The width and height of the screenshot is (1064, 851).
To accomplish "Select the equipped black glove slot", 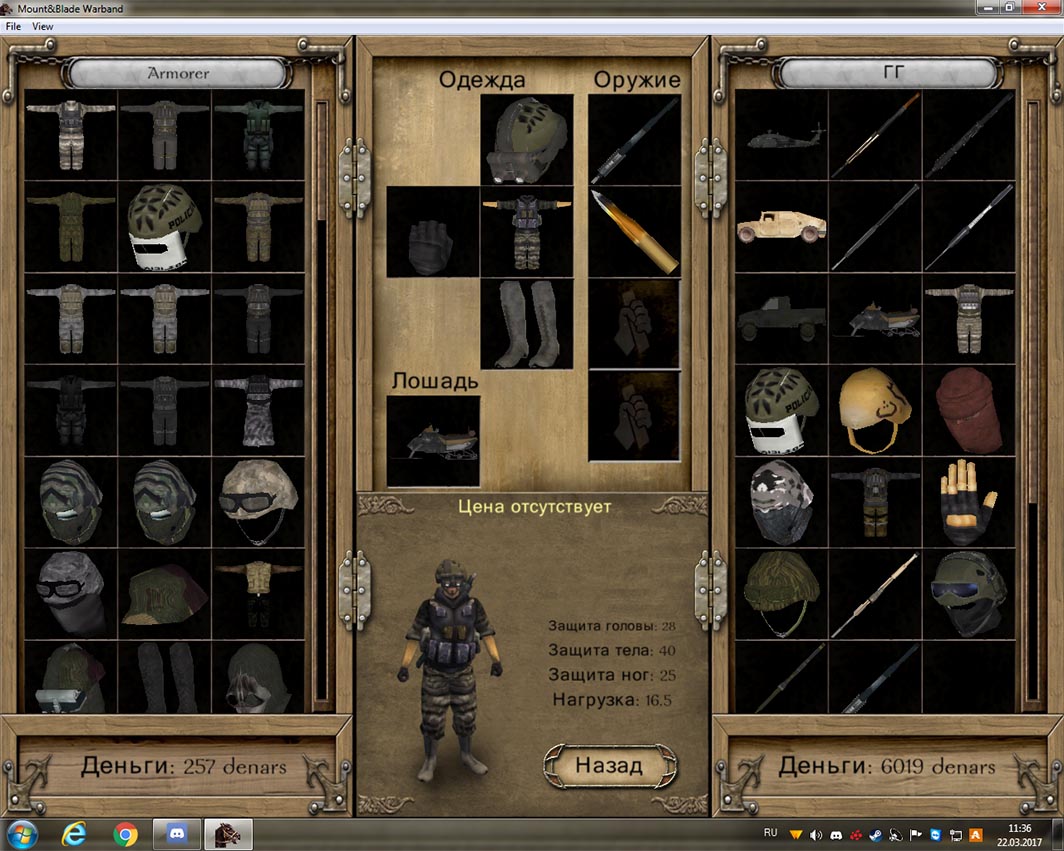I will [x=433, y=232].
